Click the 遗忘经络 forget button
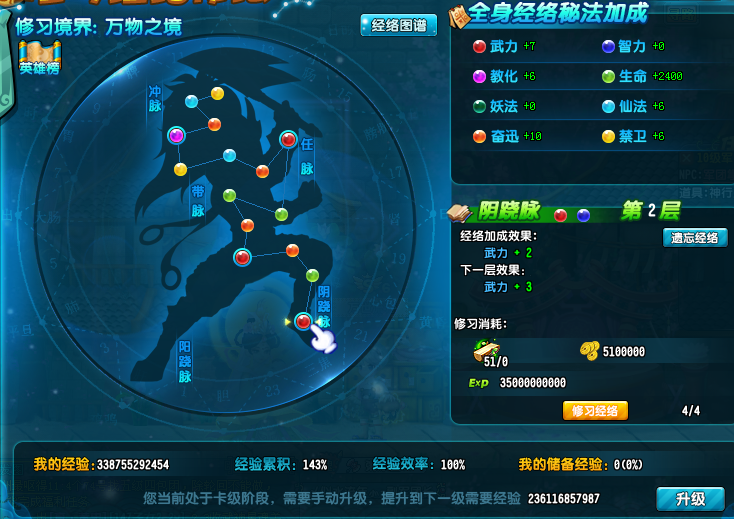The width and height of the screenshot is (734, 519). point(694,238)
